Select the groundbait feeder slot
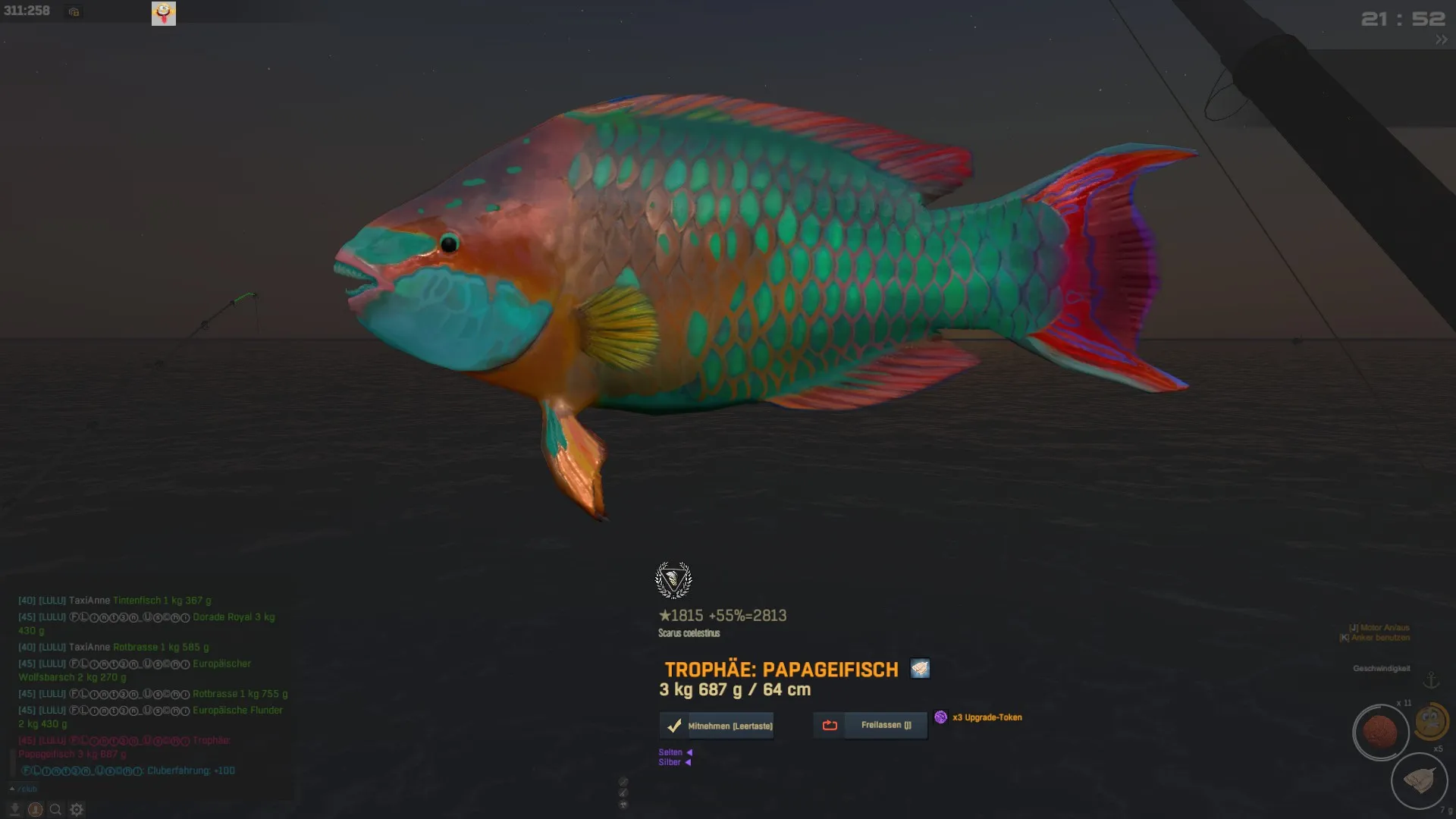1456x819 pixels. 1419,780
